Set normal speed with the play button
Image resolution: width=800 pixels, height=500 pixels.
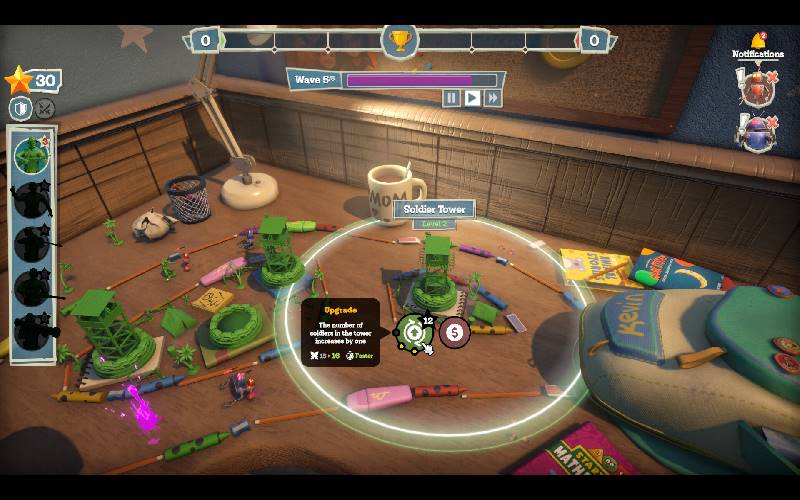[x=472, y=98]
